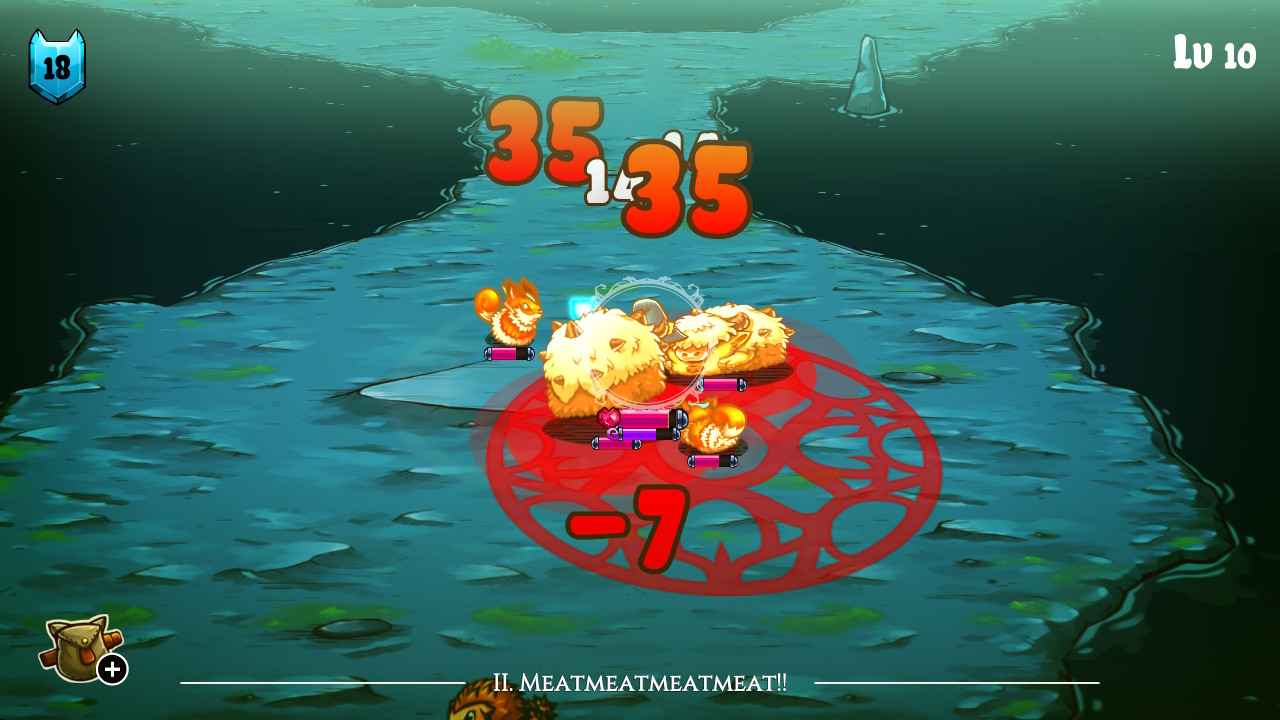Screen dimensions: 1280x720
Task: Click the purple mana bar below the health bar
Action: click(641, 433)
